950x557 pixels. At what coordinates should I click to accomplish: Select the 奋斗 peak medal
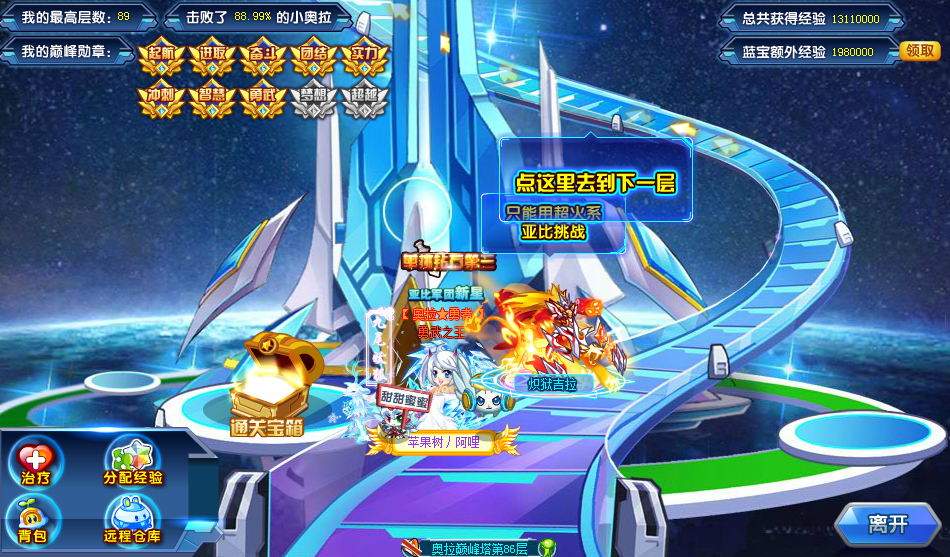click(263, 57)
